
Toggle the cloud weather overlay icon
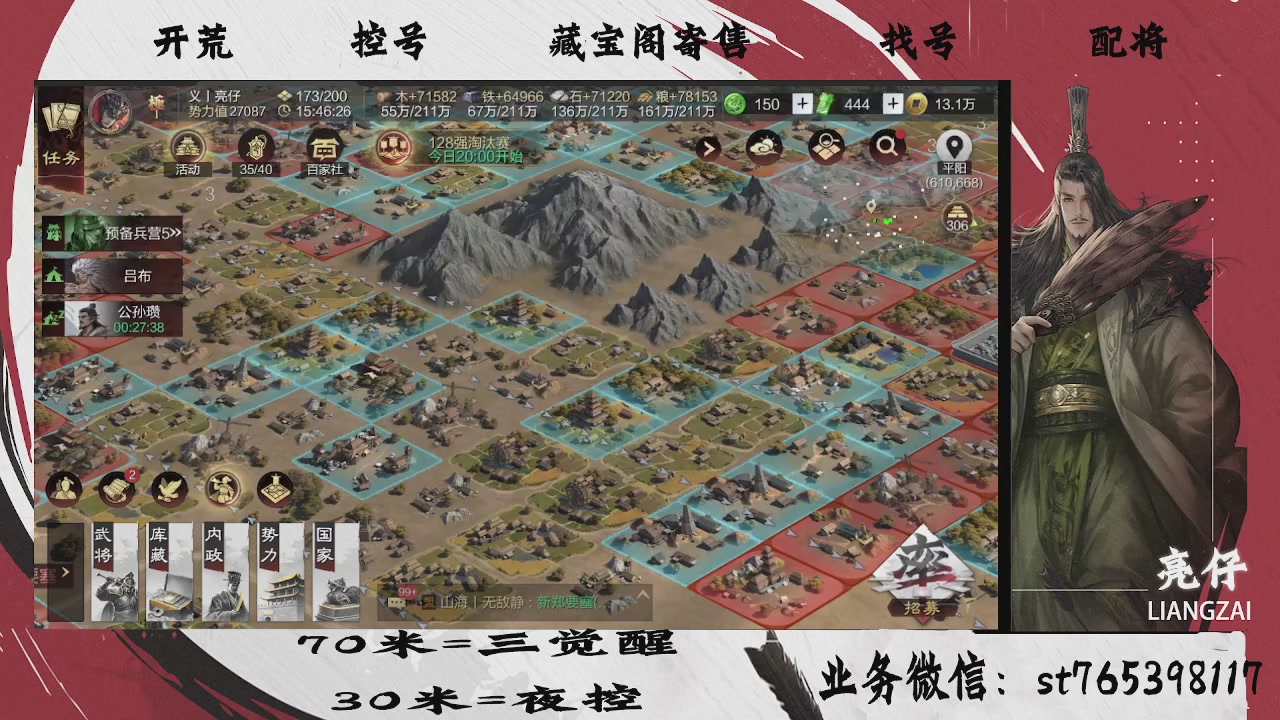pos(764,147)
